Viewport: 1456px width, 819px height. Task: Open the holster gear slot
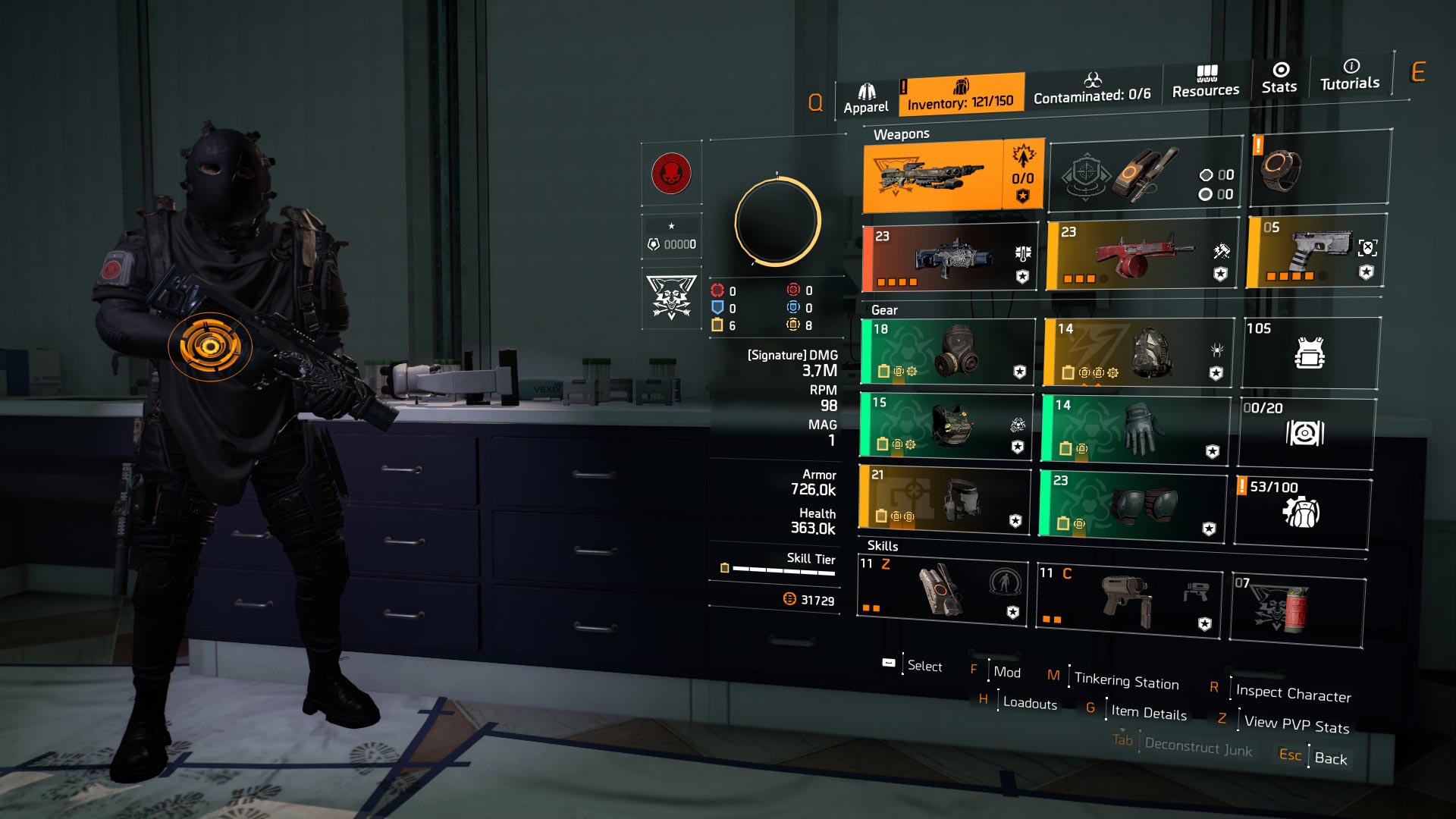click(945, 498)
